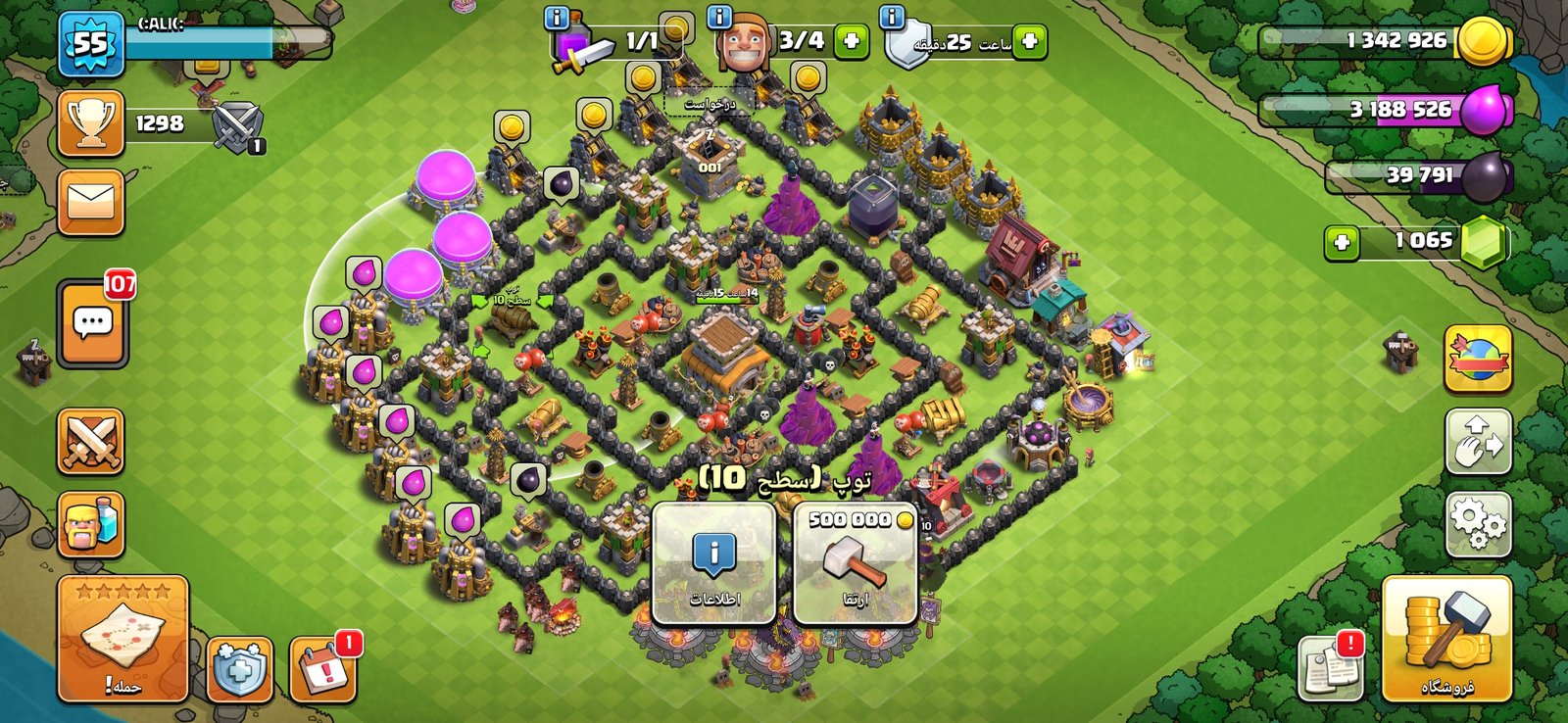
Task: View the trophy league badge
Action: tap(91, 123)
